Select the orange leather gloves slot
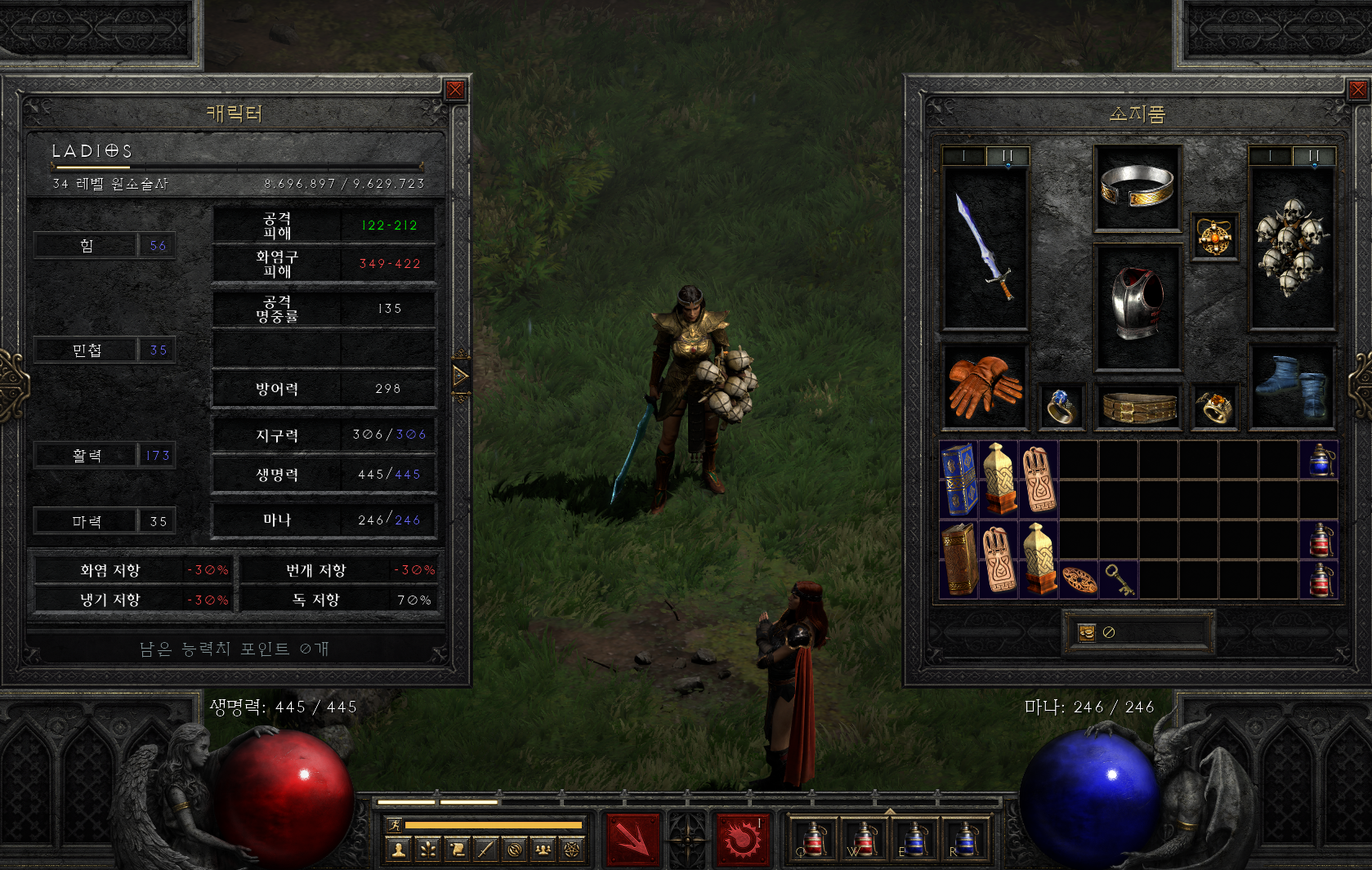Screen dimensions: 1372x870 (985, 386)
